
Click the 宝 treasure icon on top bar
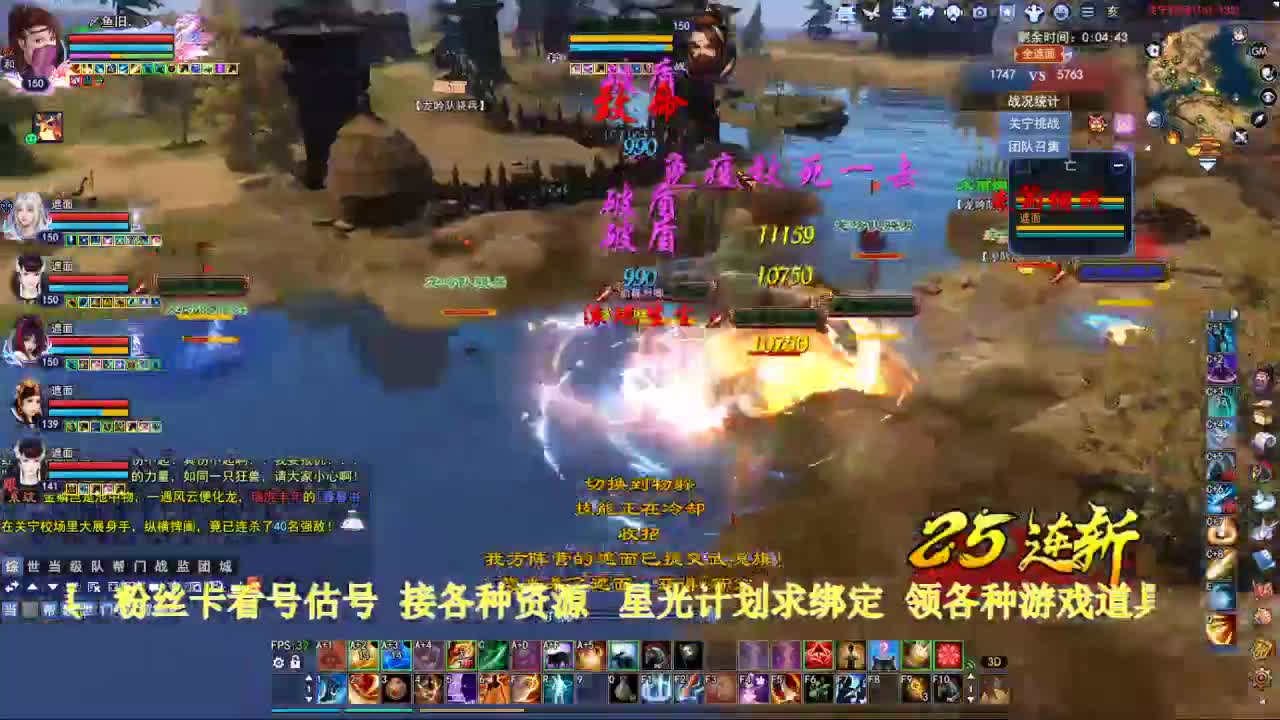point(898,12)
